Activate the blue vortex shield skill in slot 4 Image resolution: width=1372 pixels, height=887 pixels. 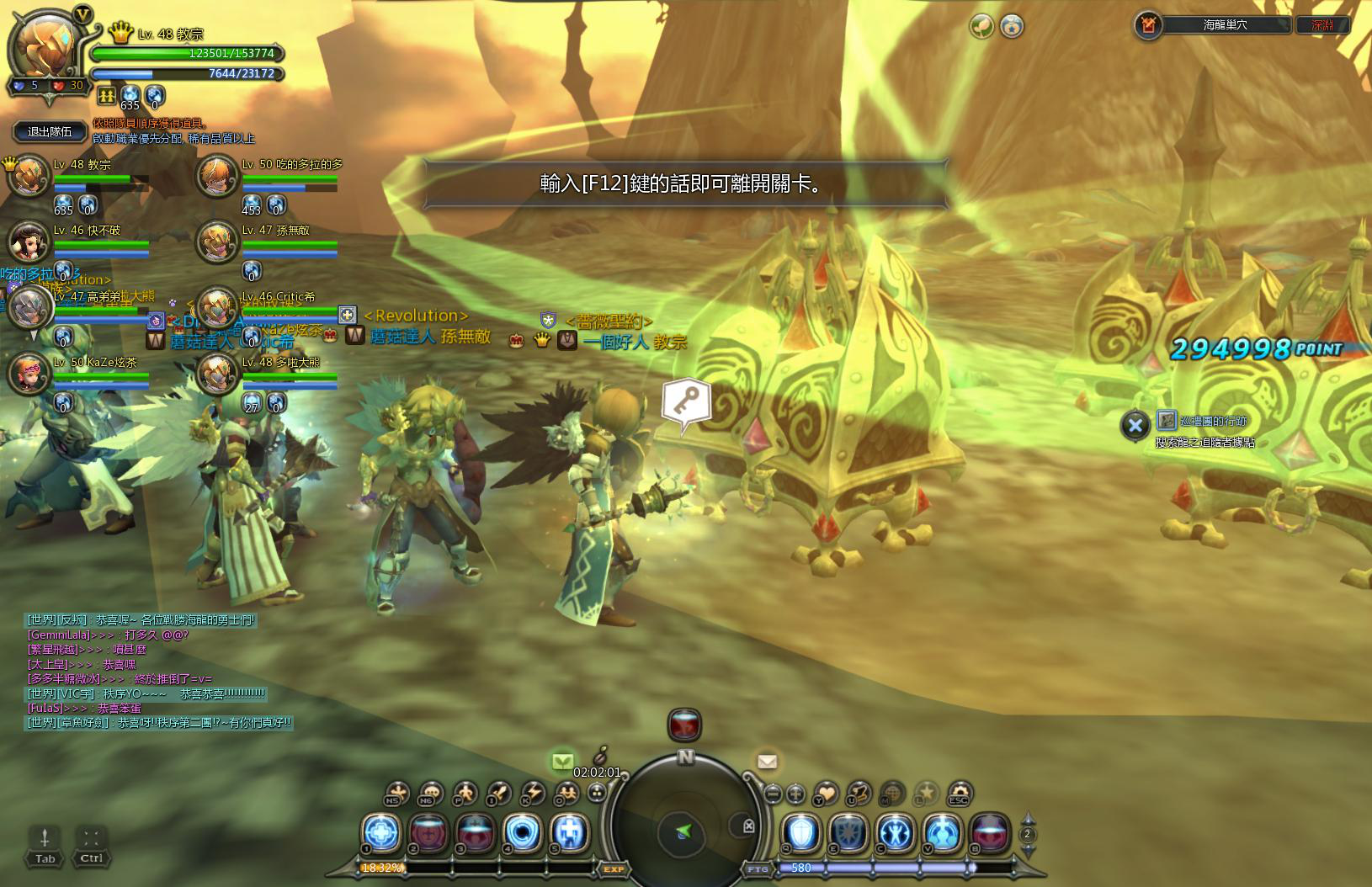point(522,832)
